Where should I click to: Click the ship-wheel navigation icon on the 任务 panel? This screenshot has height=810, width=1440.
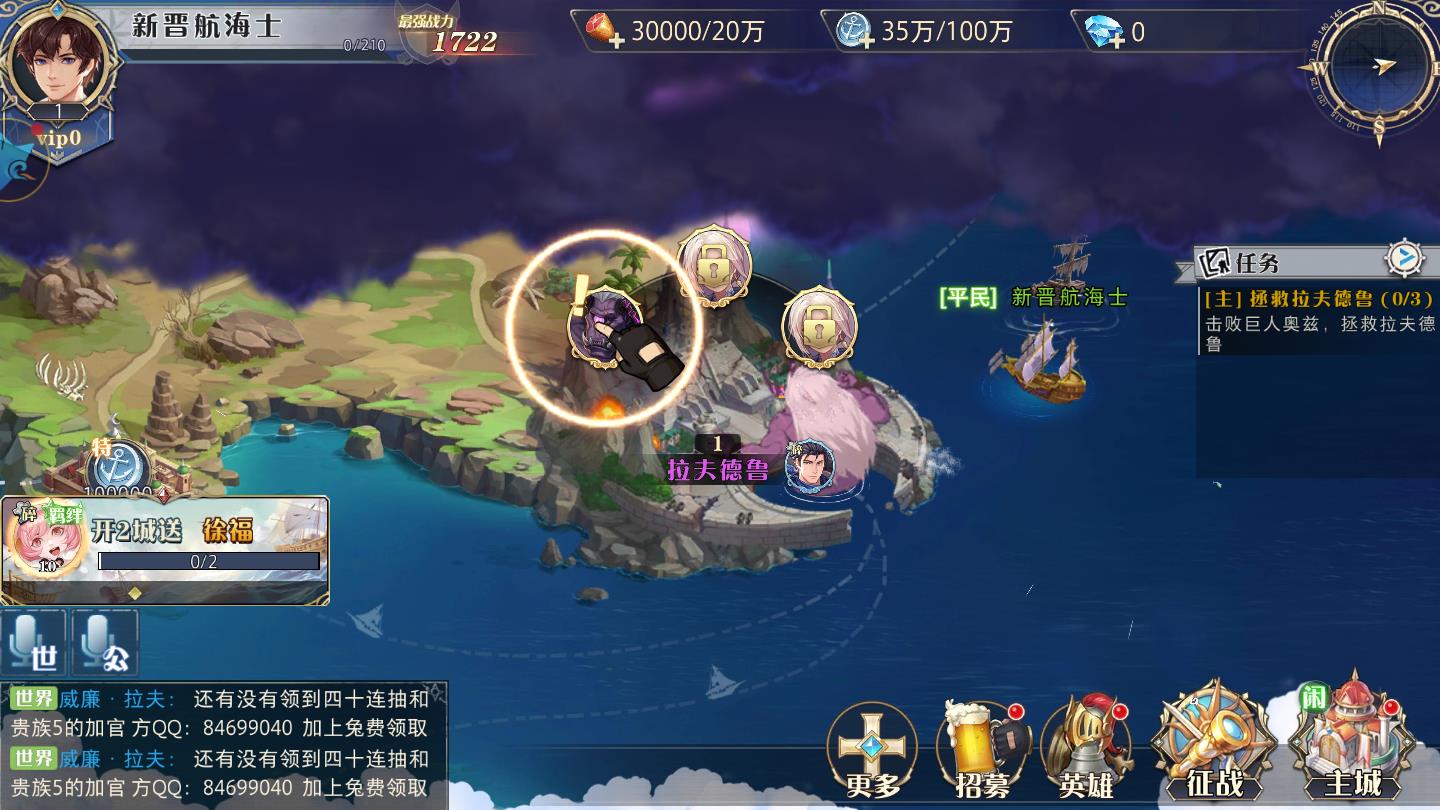tap(1407, 257)
